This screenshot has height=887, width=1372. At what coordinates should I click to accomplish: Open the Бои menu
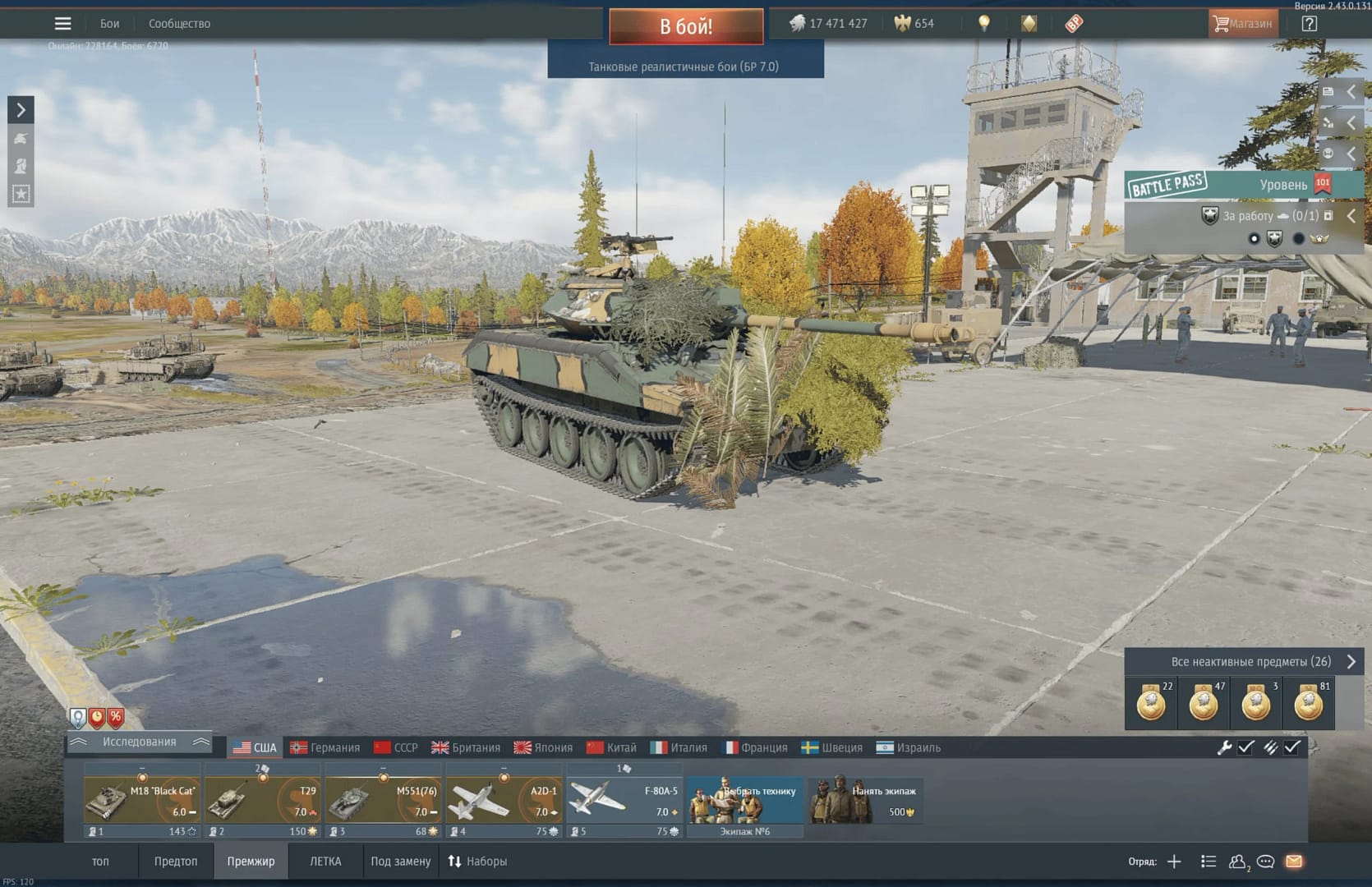(109, 24)
